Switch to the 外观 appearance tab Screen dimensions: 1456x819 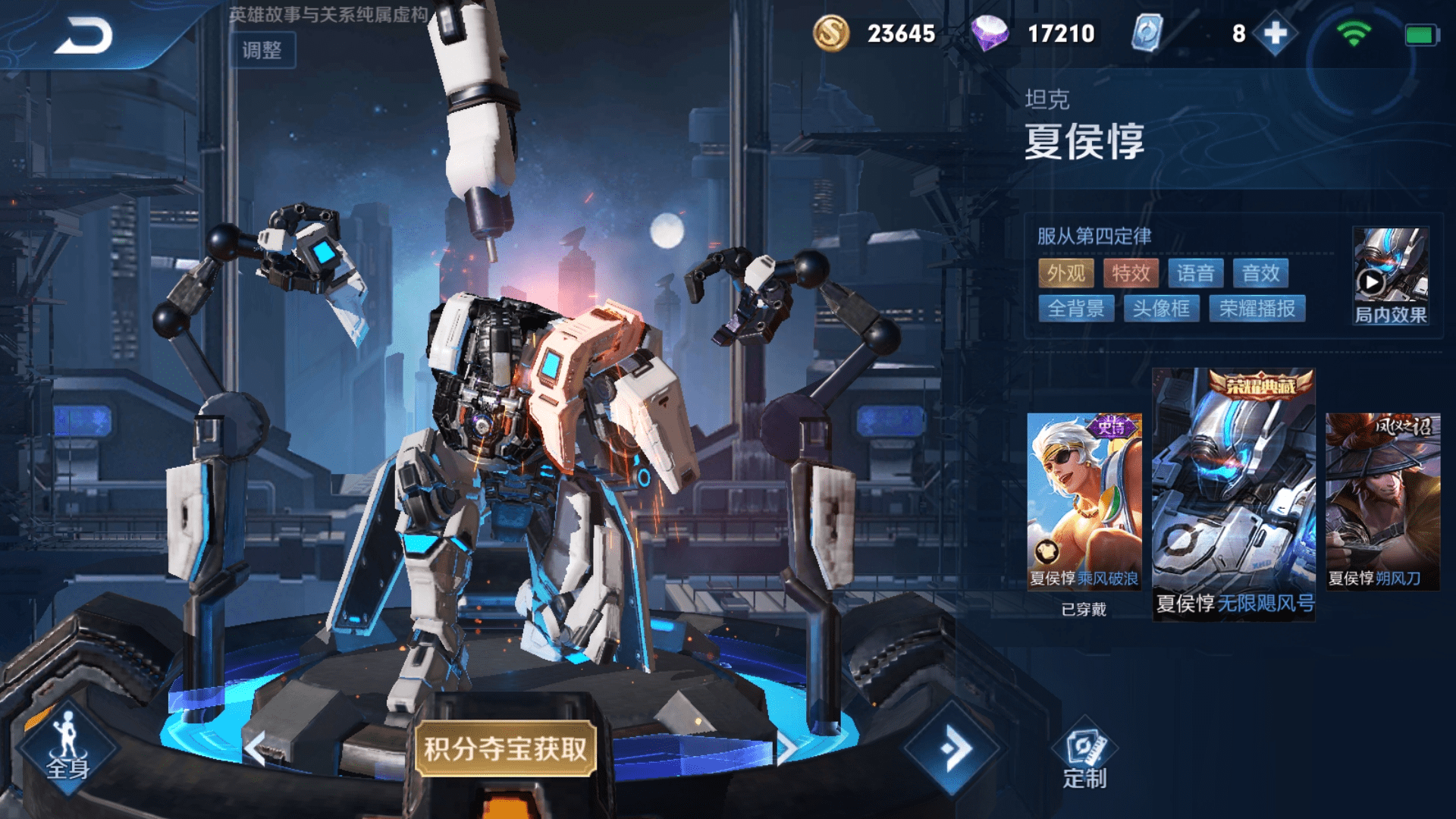[1068, 274]
